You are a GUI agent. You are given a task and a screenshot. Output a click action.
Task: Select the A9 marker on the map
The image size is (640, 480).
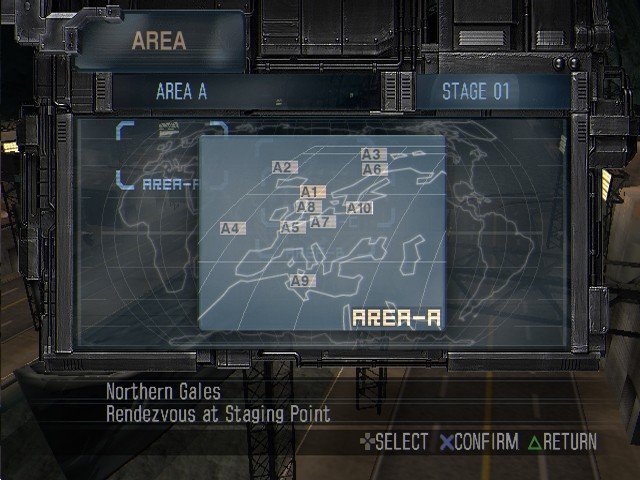301,281
